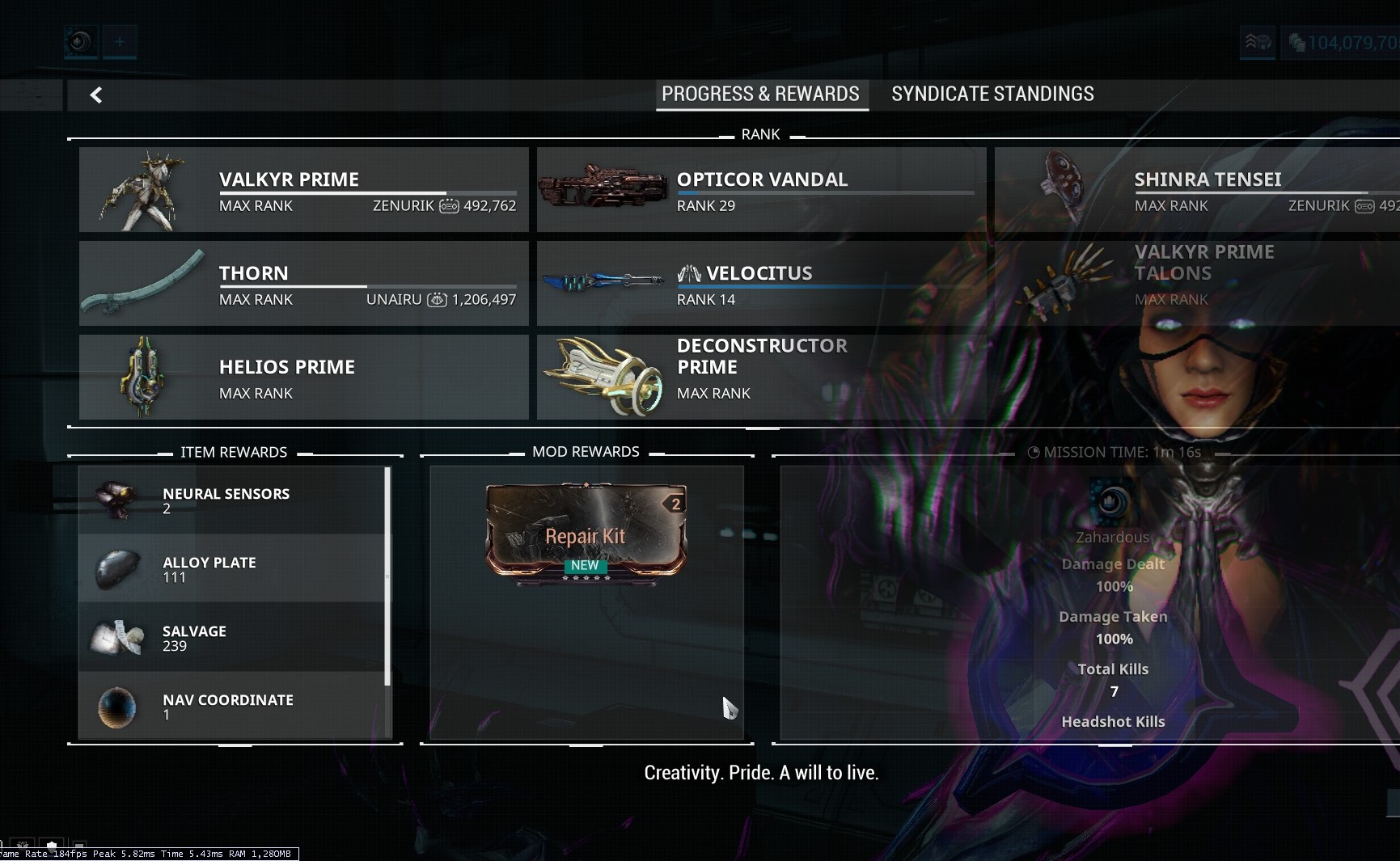Screen dimensions: 1400x861
Task: Open the player profile icon at top left
Action: tap(80, 41)
